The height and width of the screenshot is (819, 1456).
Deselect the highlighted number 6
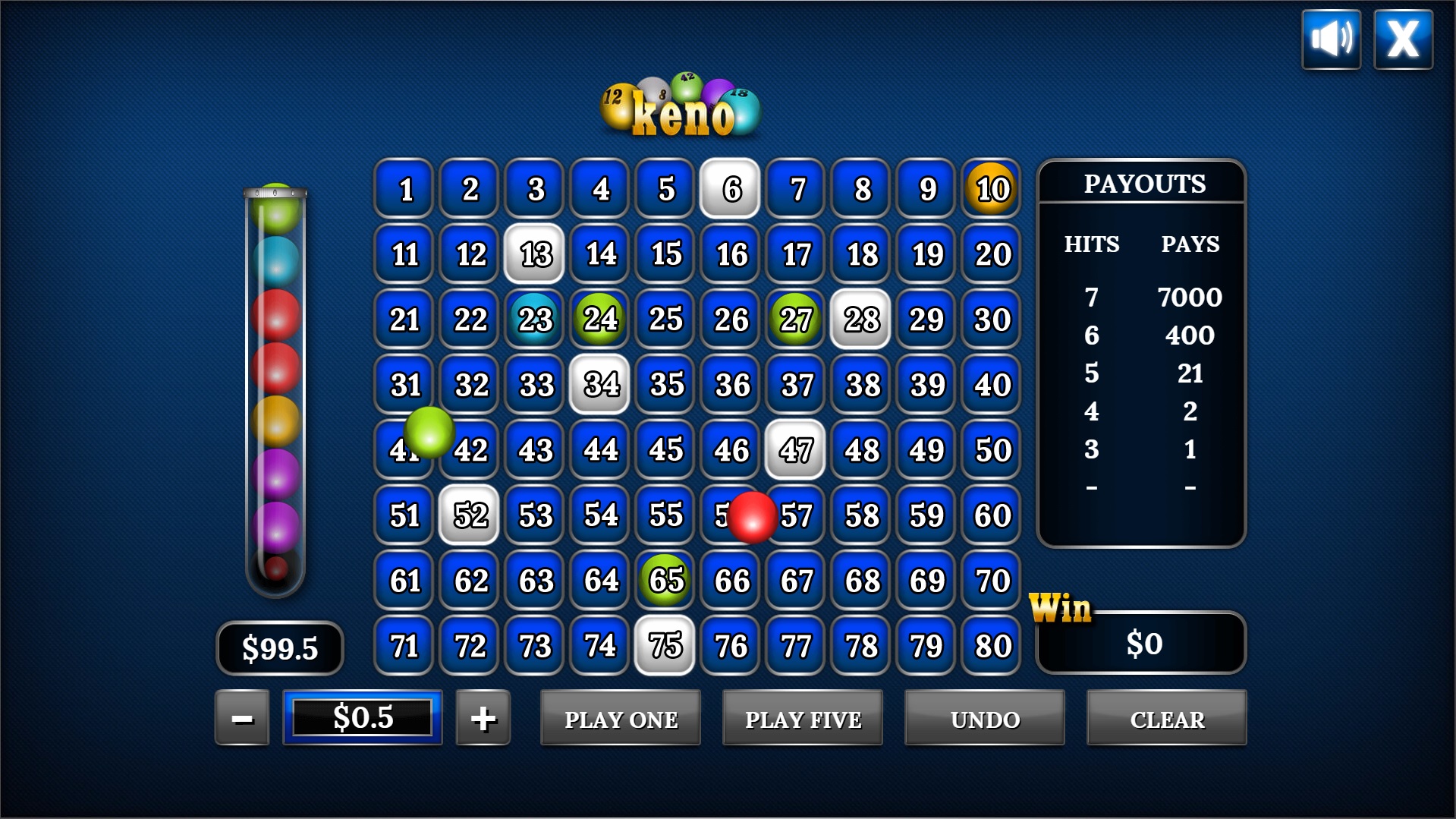click(x=729, y=189)
